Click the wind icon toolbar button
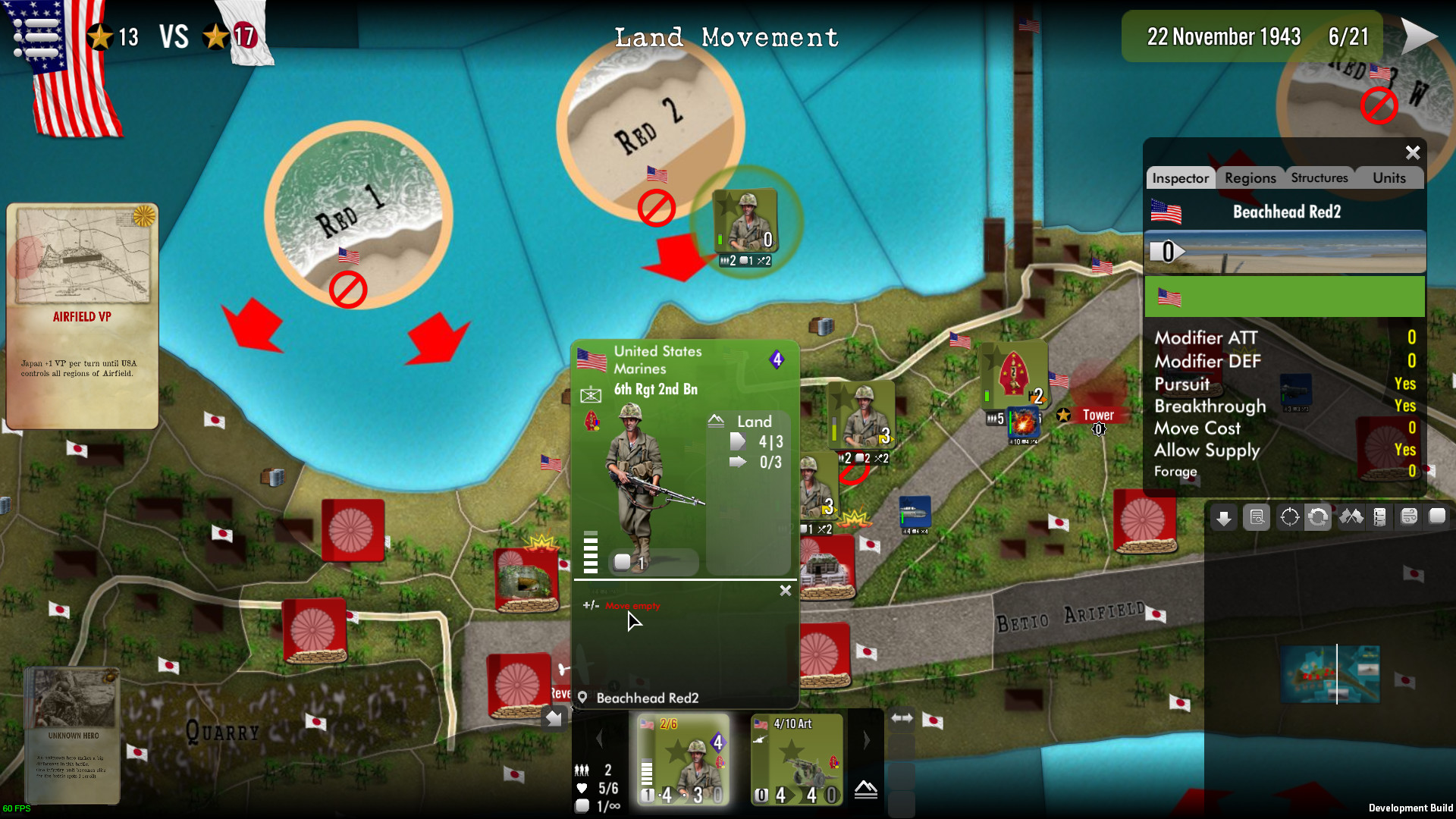This screenshot has width=1456, height=819. [1409, 518]
